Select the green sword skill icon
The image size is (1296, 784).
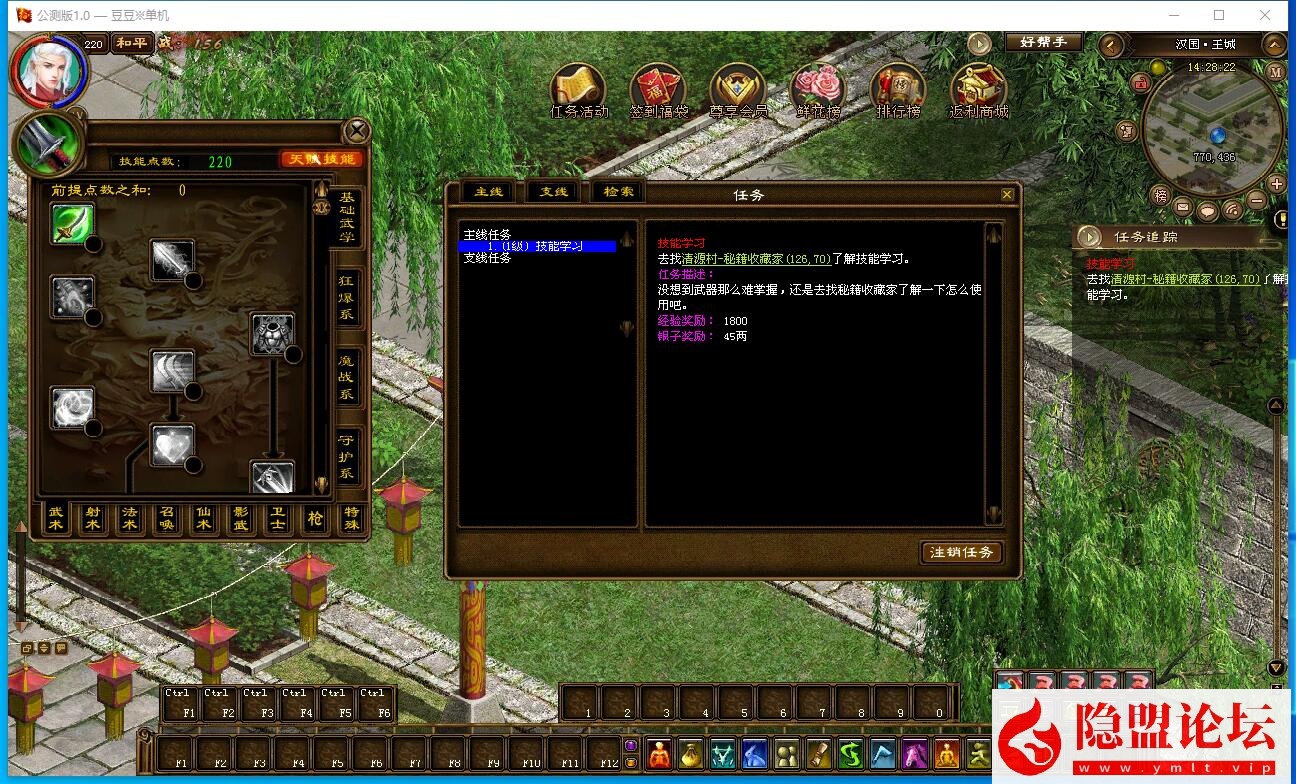pos(73,224)
